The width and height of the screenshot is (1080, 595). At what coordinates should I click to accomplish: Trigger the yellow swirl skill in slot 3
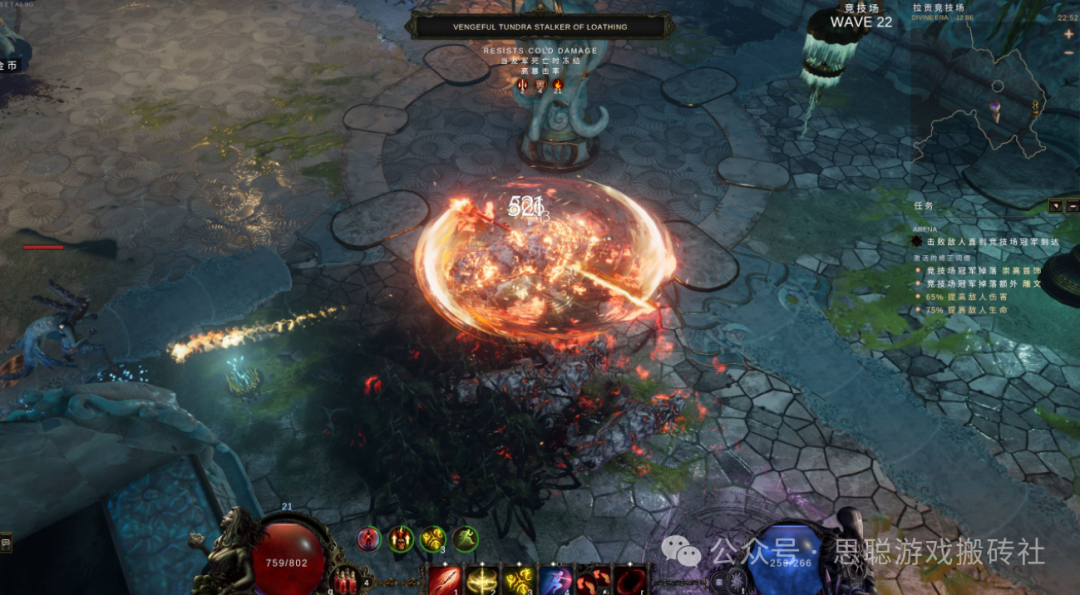point(518,579)
